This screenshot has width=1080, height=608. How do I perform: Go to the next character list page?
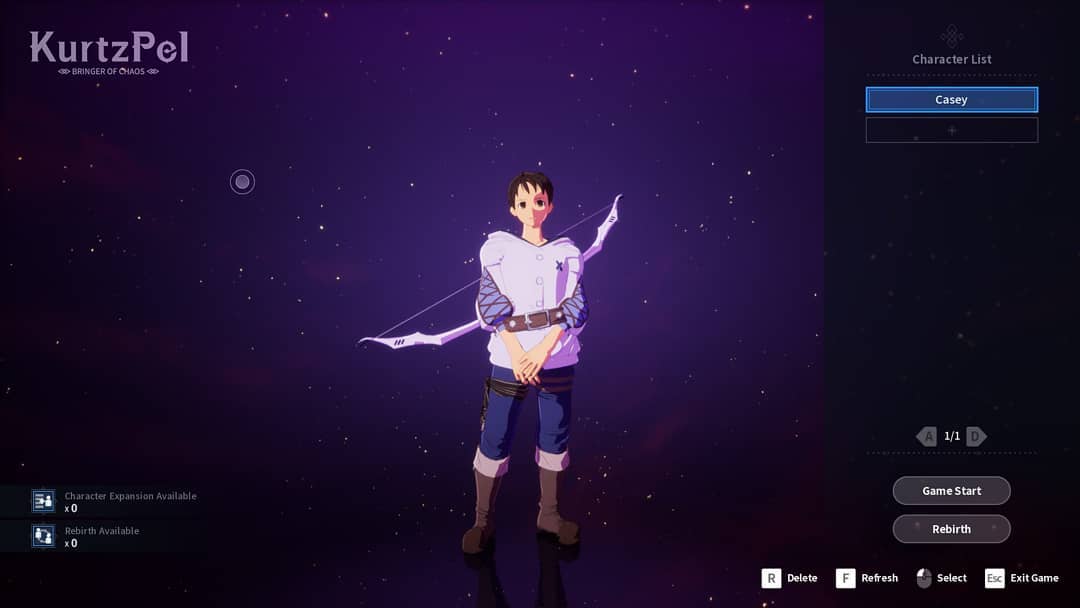point(976,436)
